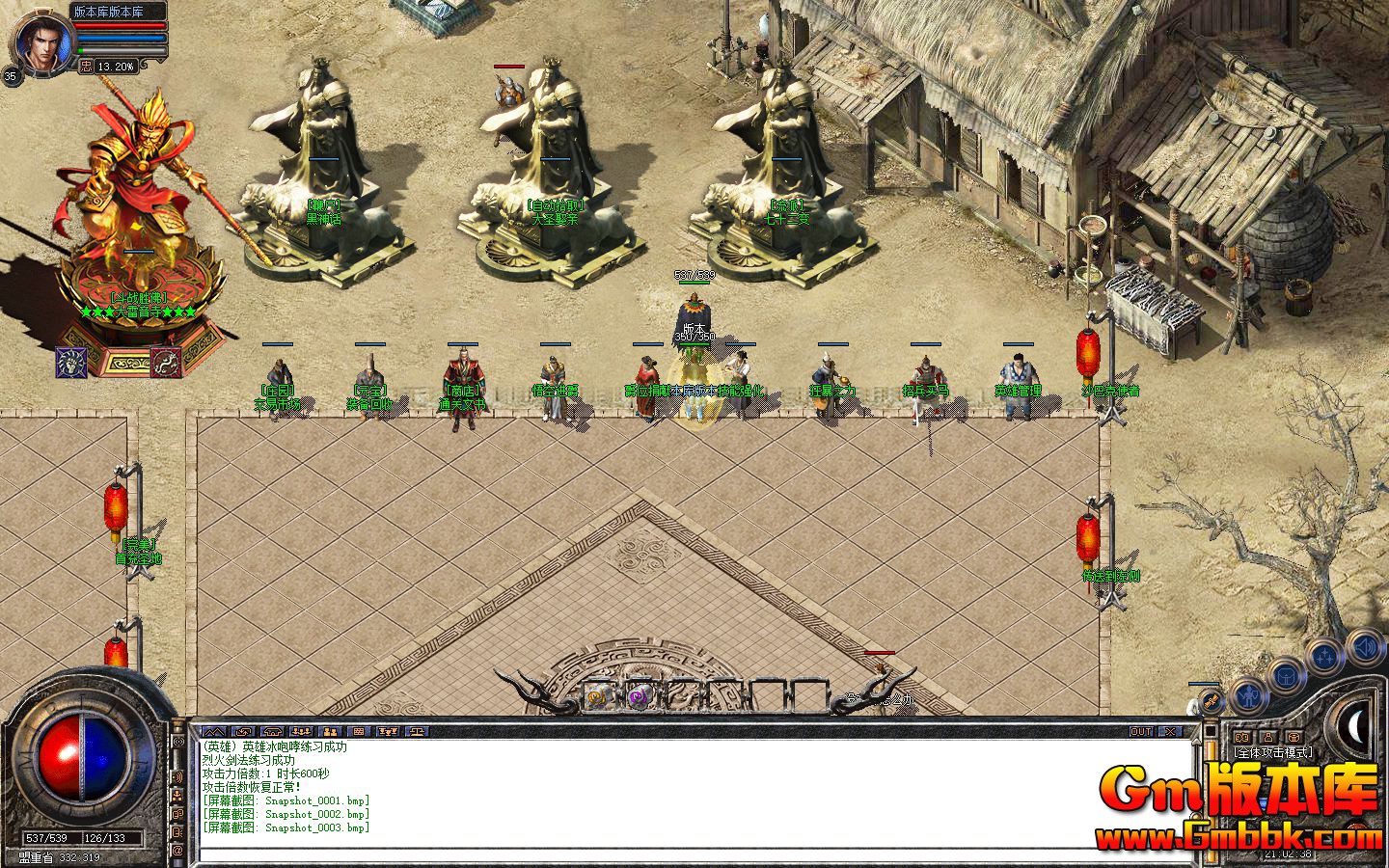1389x868 pixels.
Task: Open the party members icon on the chat toolbar
Action: (303, 730)
